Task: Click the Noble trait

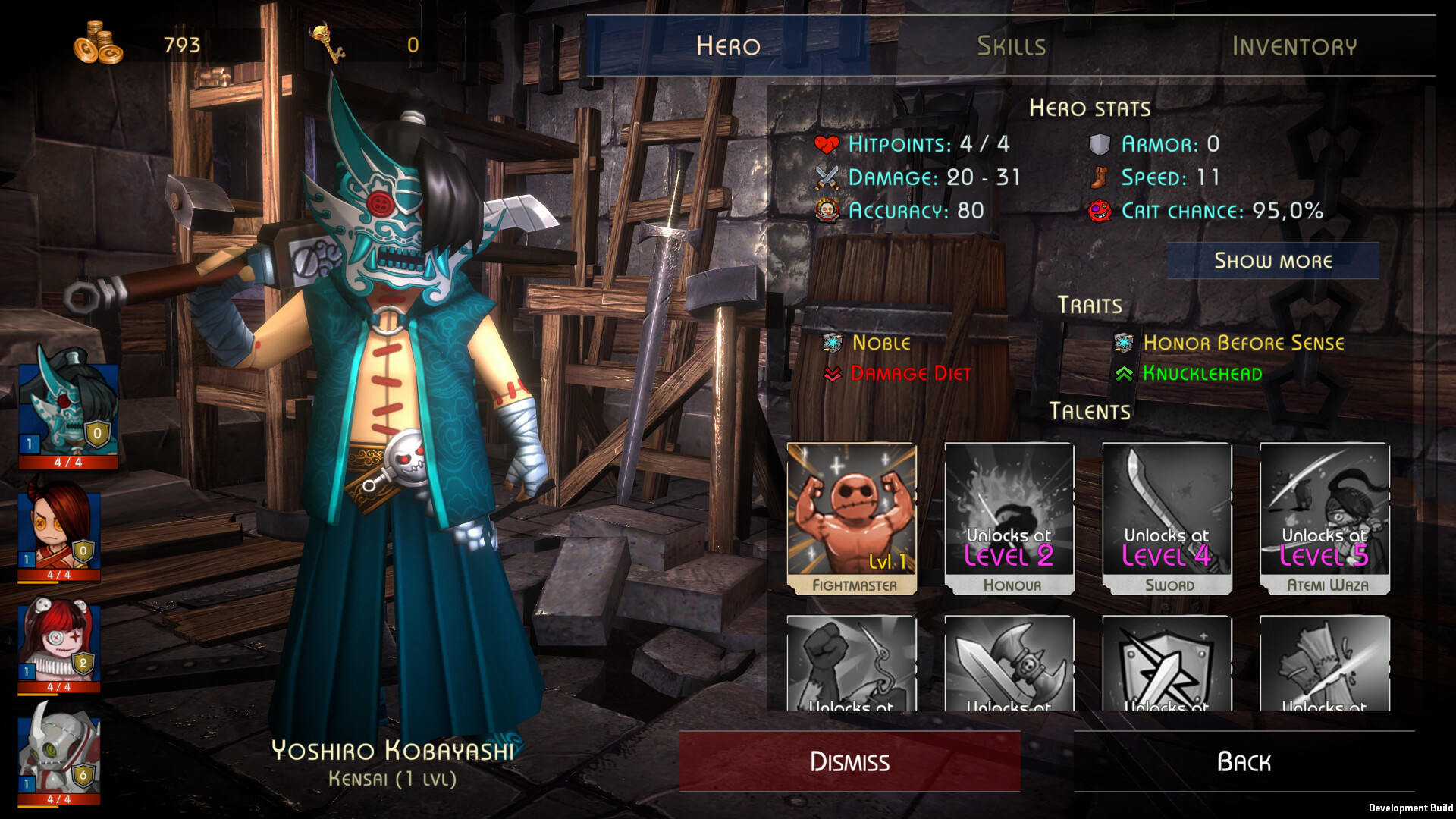Action: point(880,343)
